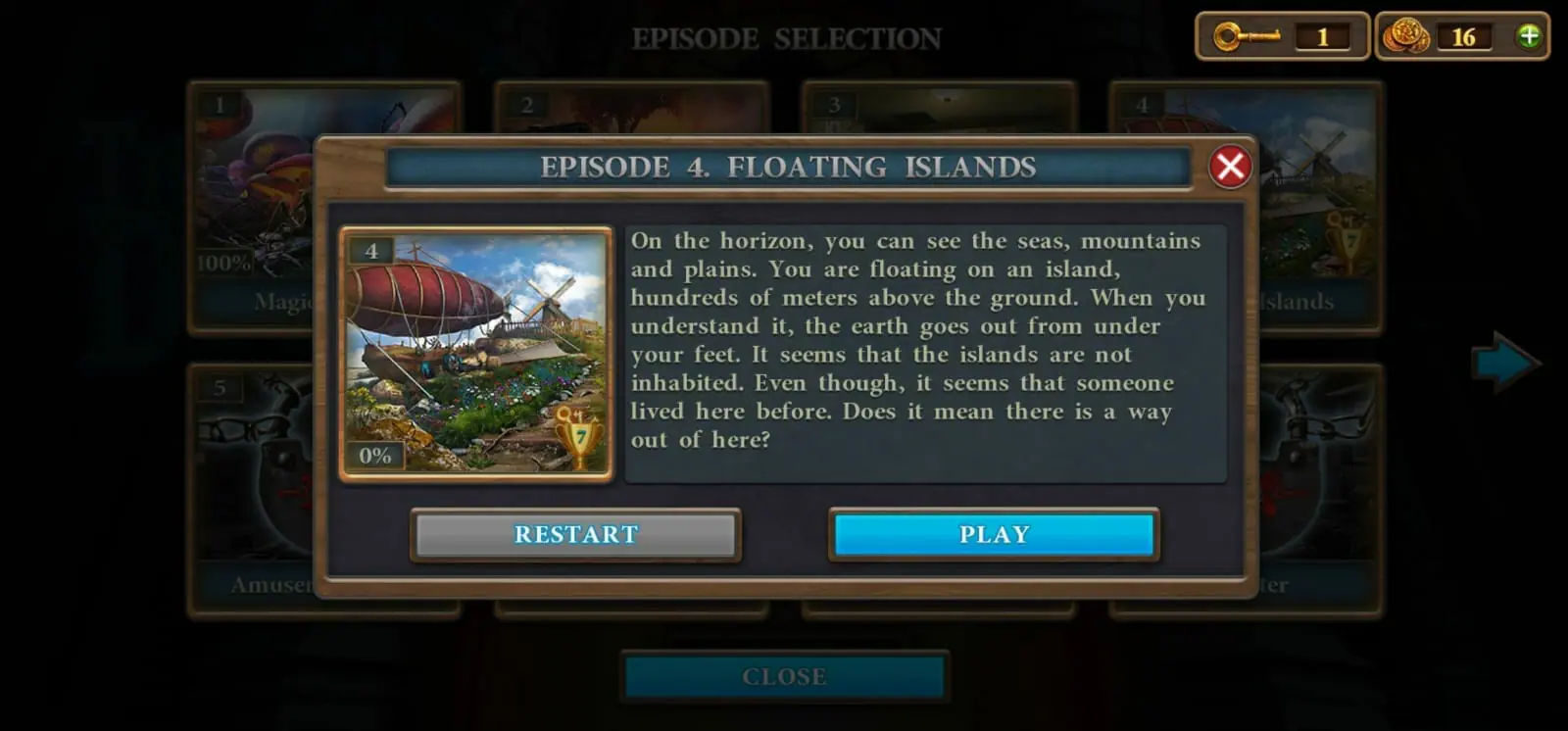Click the EPISODE SELECTION title
1568x731 pixels.
click(784, 38)
